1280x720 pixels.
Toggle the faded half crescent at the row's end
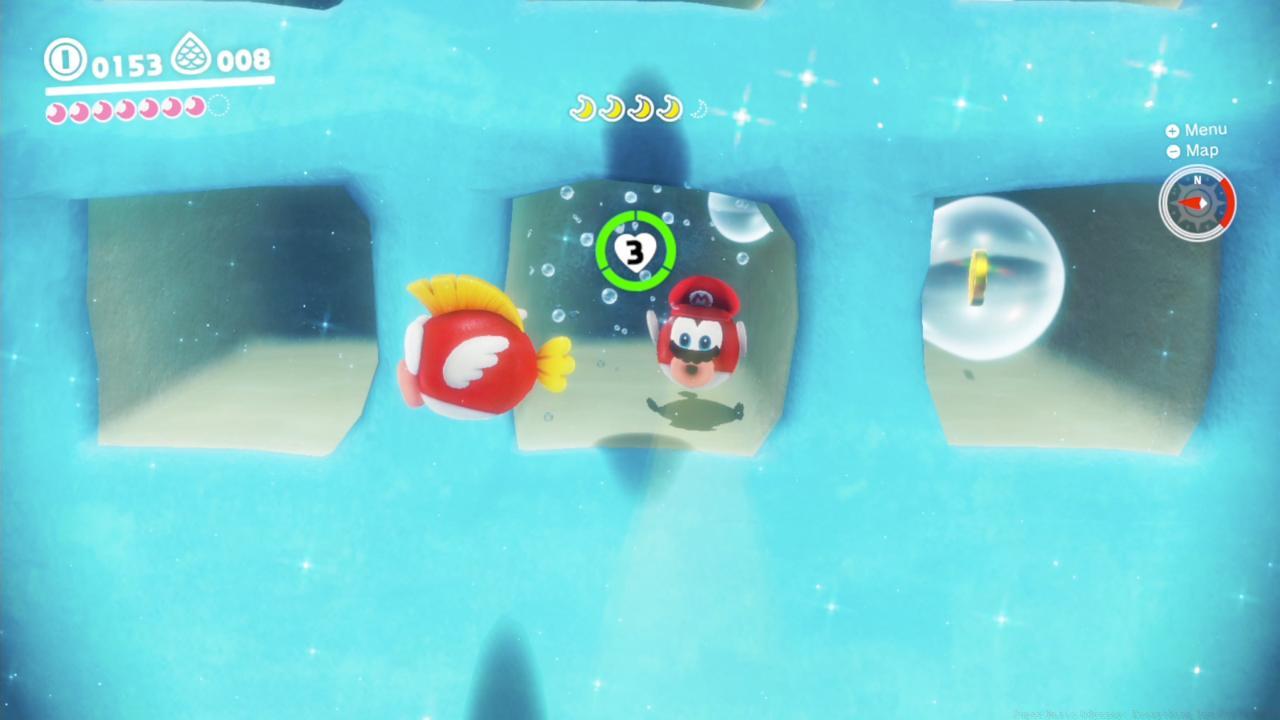[x=699, y=110]
